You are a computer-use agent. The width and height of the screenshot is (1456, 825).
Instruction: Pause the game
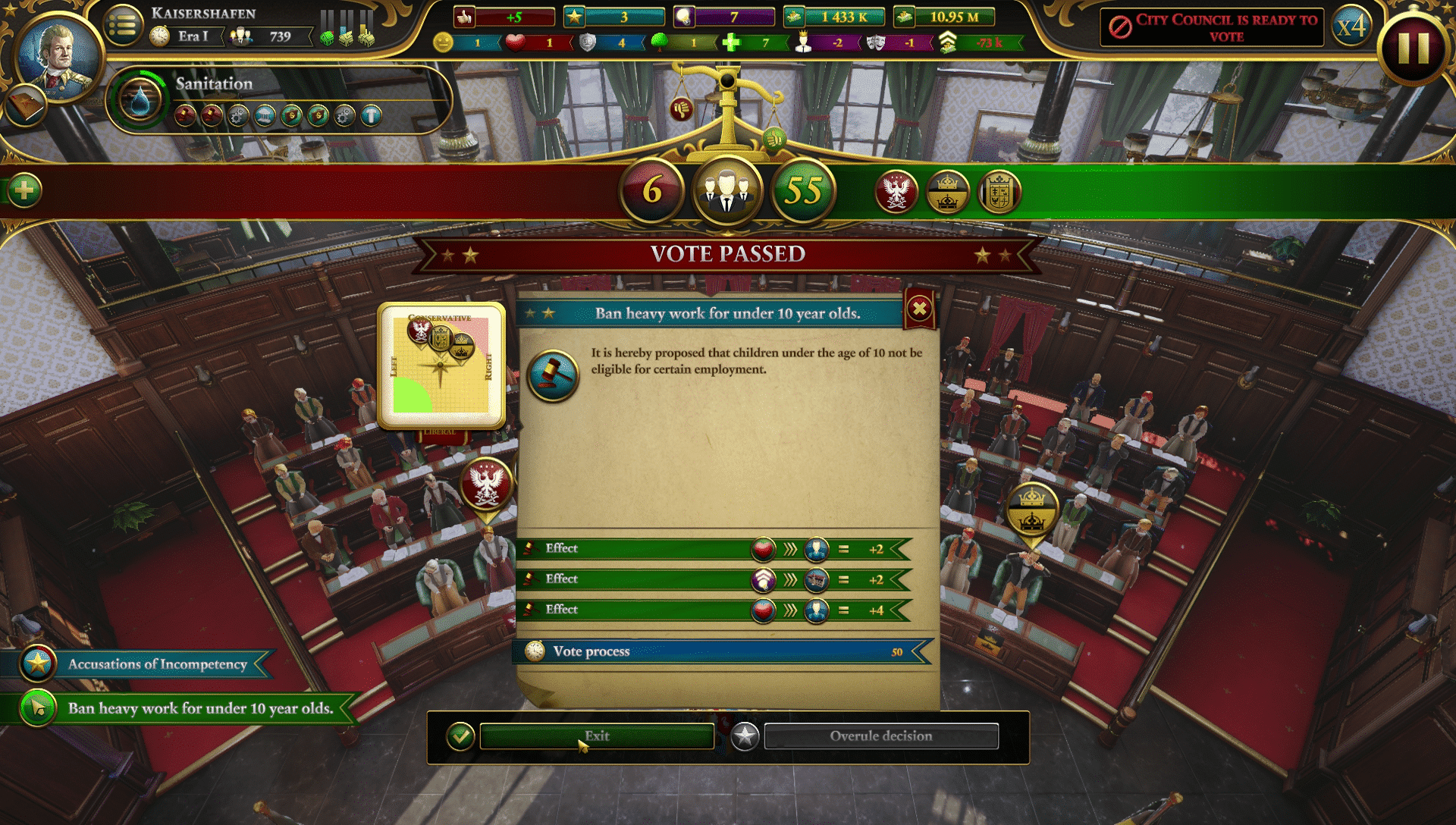click(x=1413, y=49)
